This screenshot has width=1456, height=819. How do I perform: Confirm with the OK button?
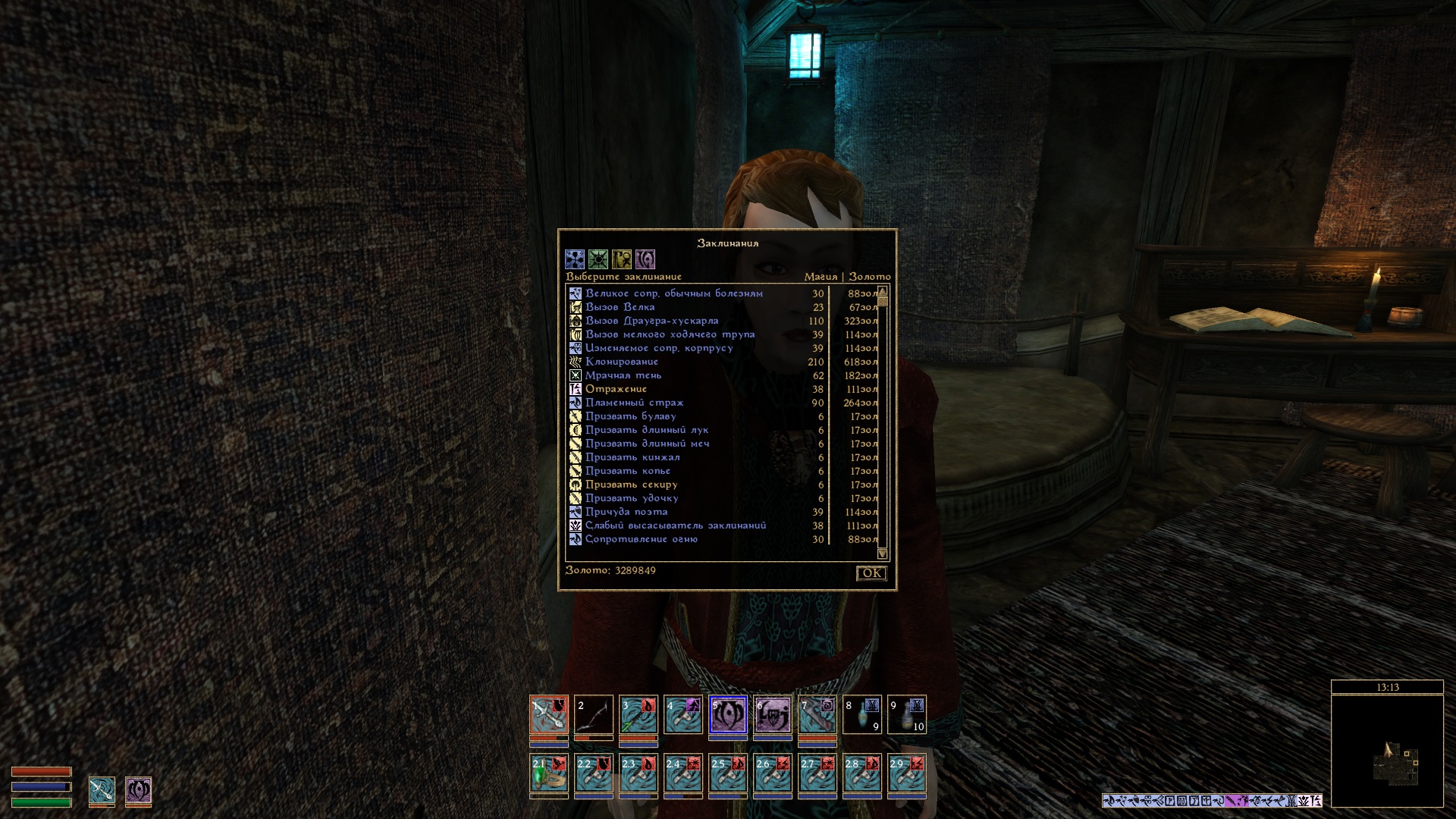[871, 573]
